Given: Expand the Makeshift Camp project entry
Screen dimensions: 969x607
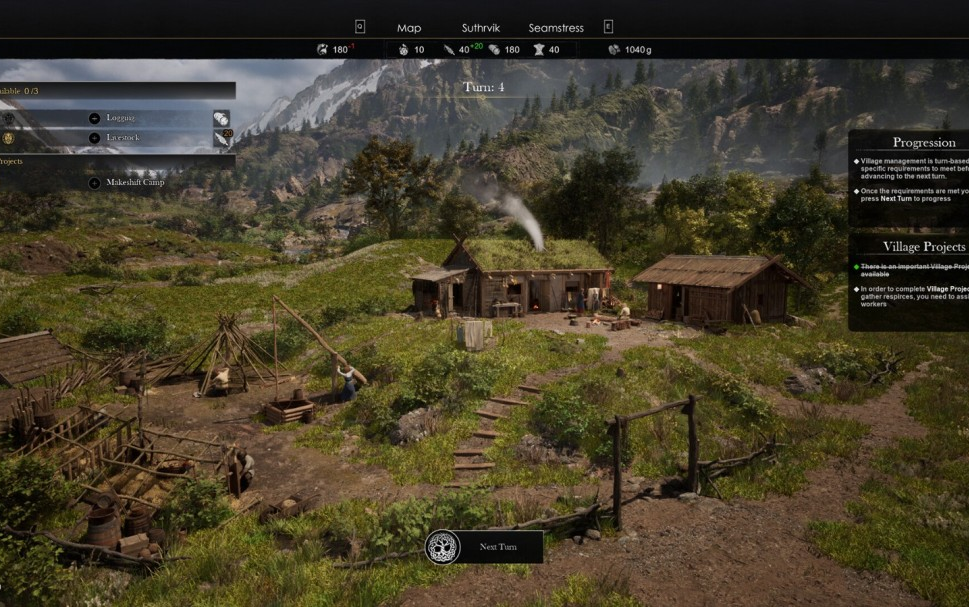Looking at the screenshot, I should click(94, 183).
